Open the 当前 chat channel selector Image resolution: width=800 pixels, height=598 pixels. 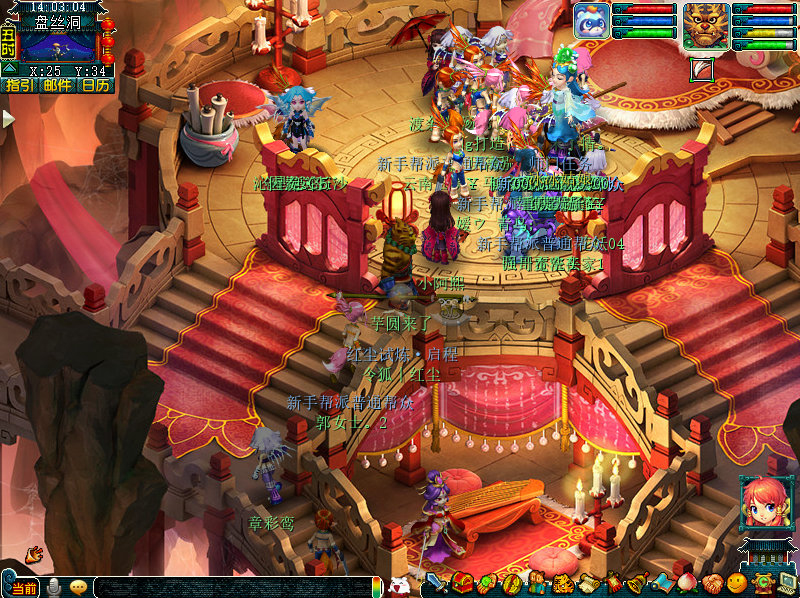point(23,588)
